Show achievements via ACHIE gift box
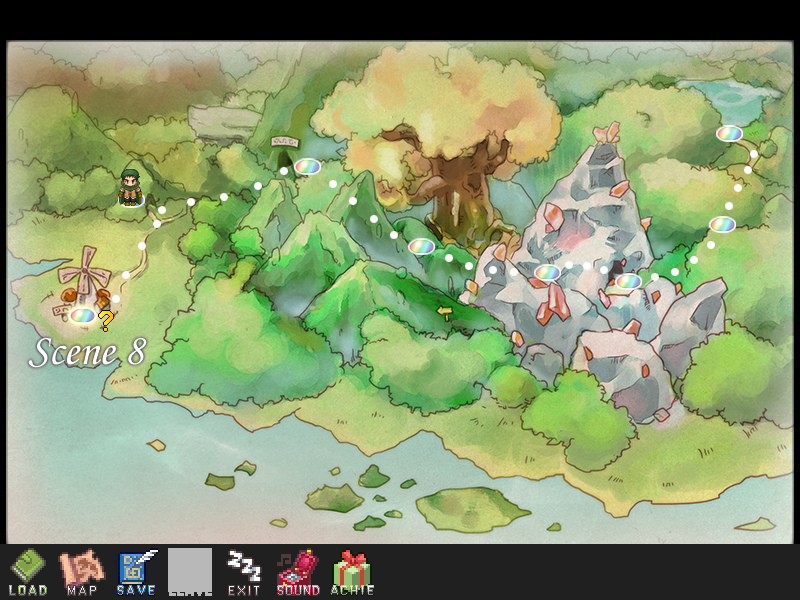 [351, 571]
